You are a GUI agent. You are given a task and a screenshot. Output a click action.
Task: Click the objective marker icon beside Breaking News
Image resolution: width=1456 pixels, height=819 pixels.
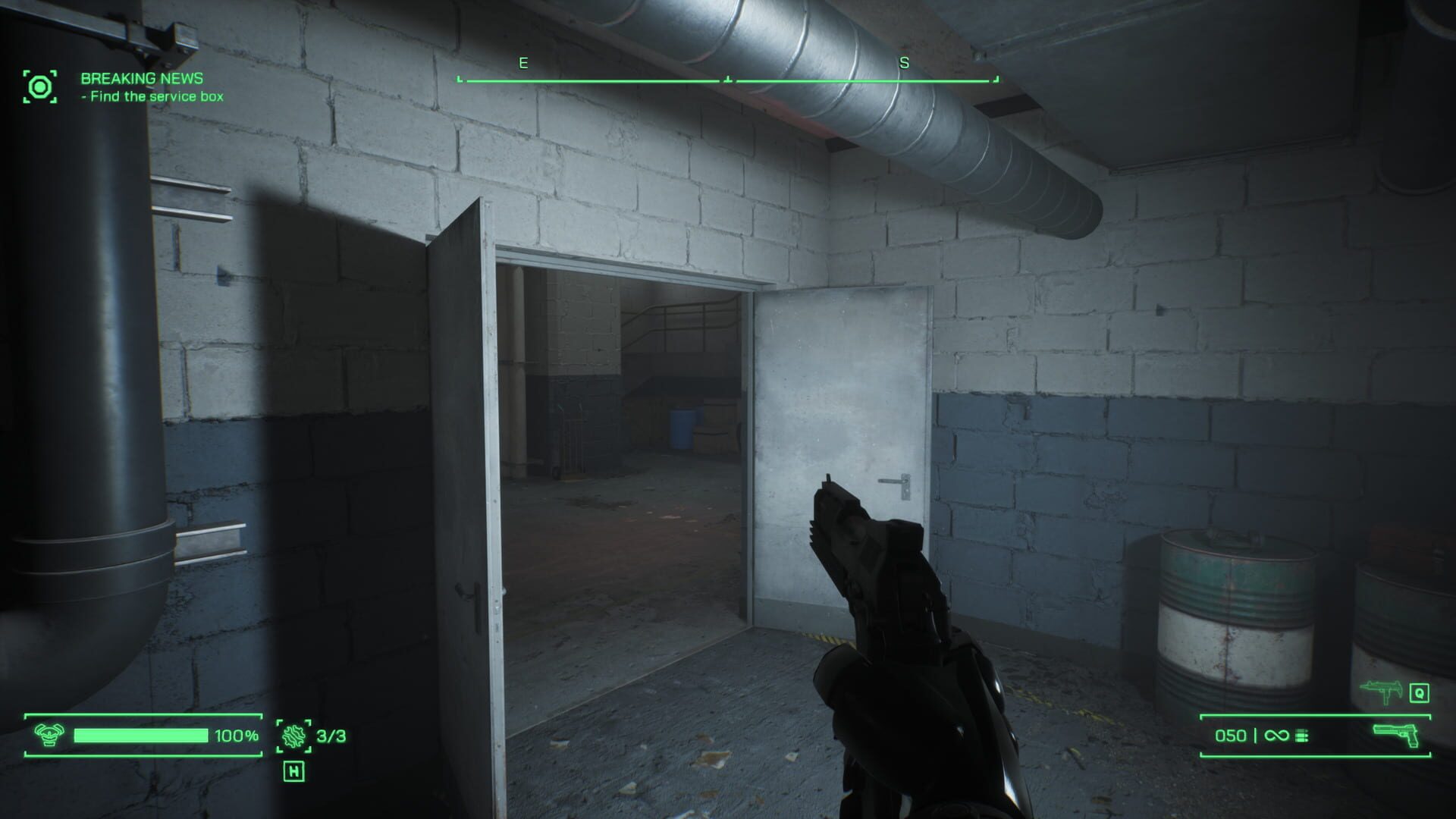point(39,86)
